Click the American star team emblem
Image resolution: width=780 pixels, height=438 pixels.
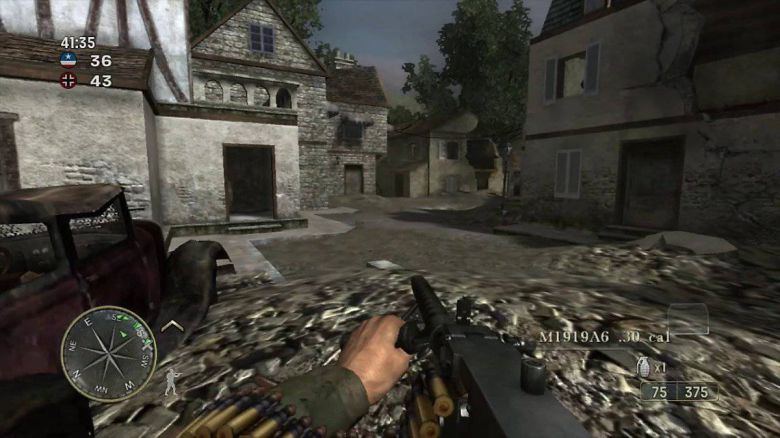[68, 60]
